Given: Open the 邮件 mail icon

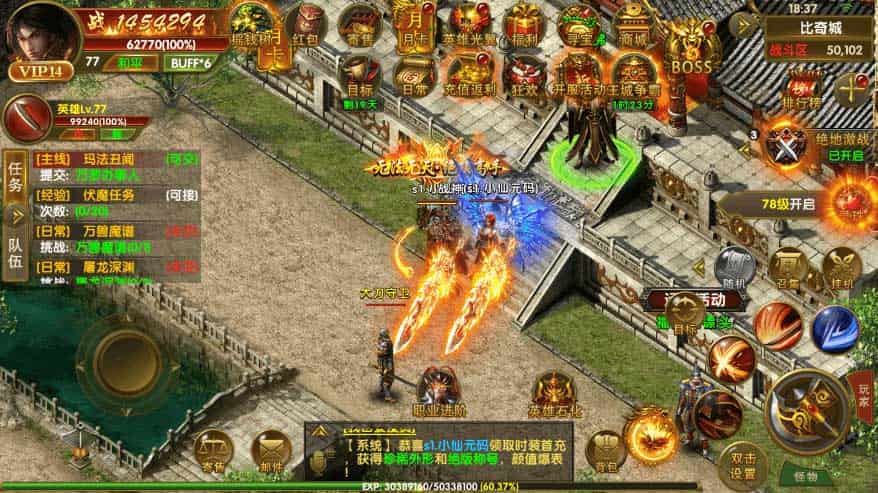Looking at the screenshot, I should point(271,448).
